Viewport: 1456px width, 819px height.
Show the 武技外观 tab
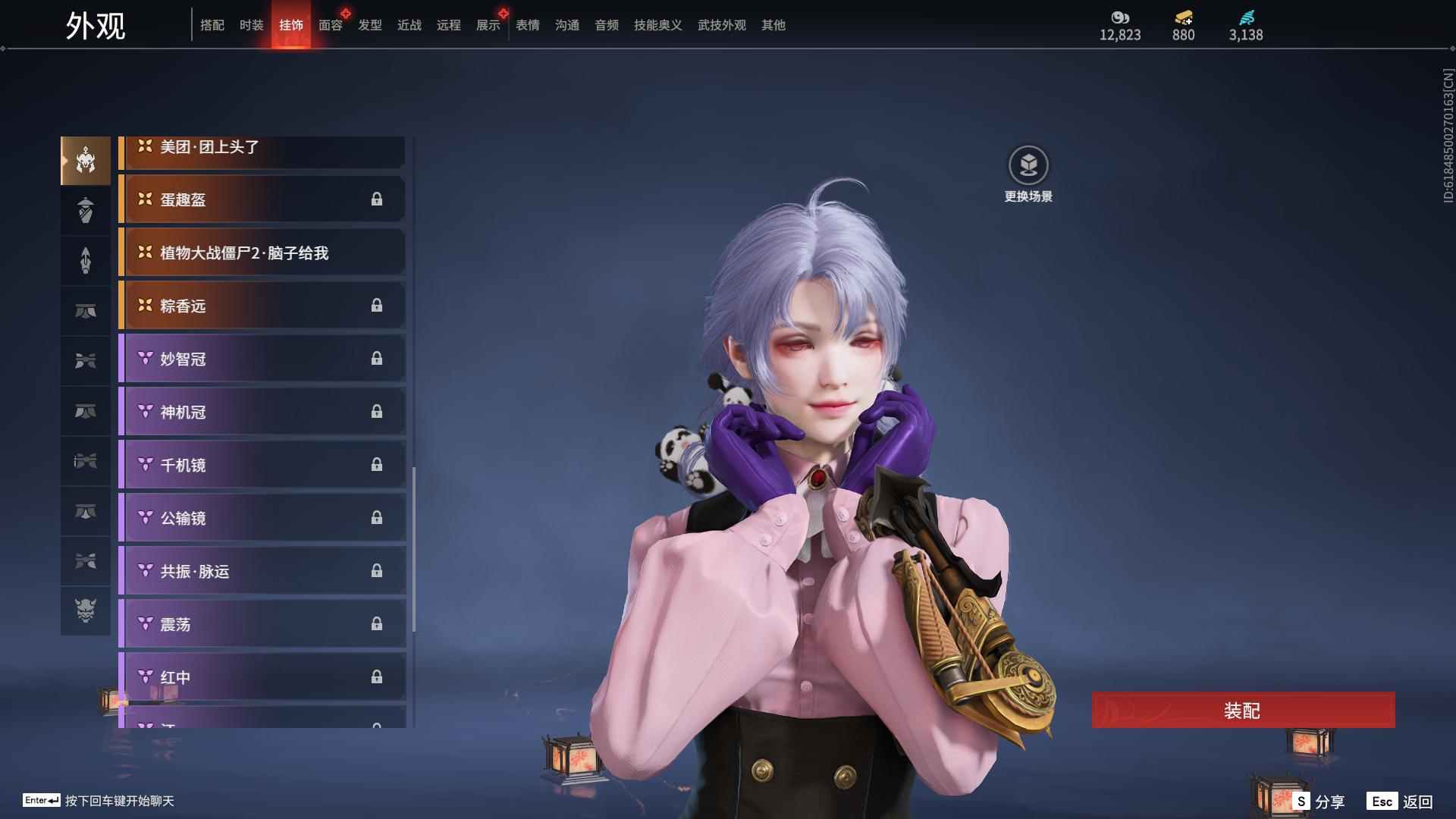[722, 25]
